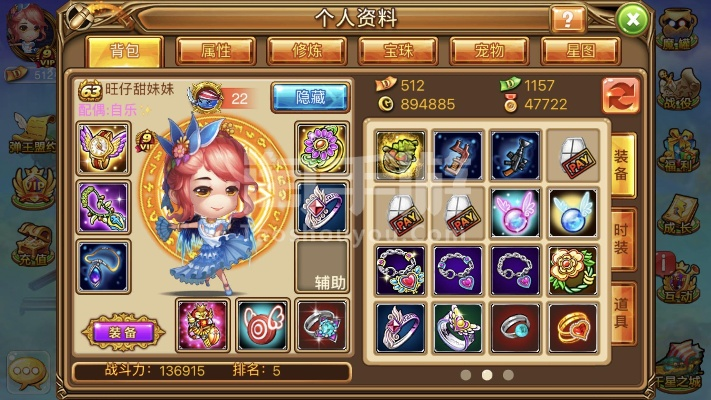Open the 修炼 tab
Screen dimensions: 711x400
(307, 50)
